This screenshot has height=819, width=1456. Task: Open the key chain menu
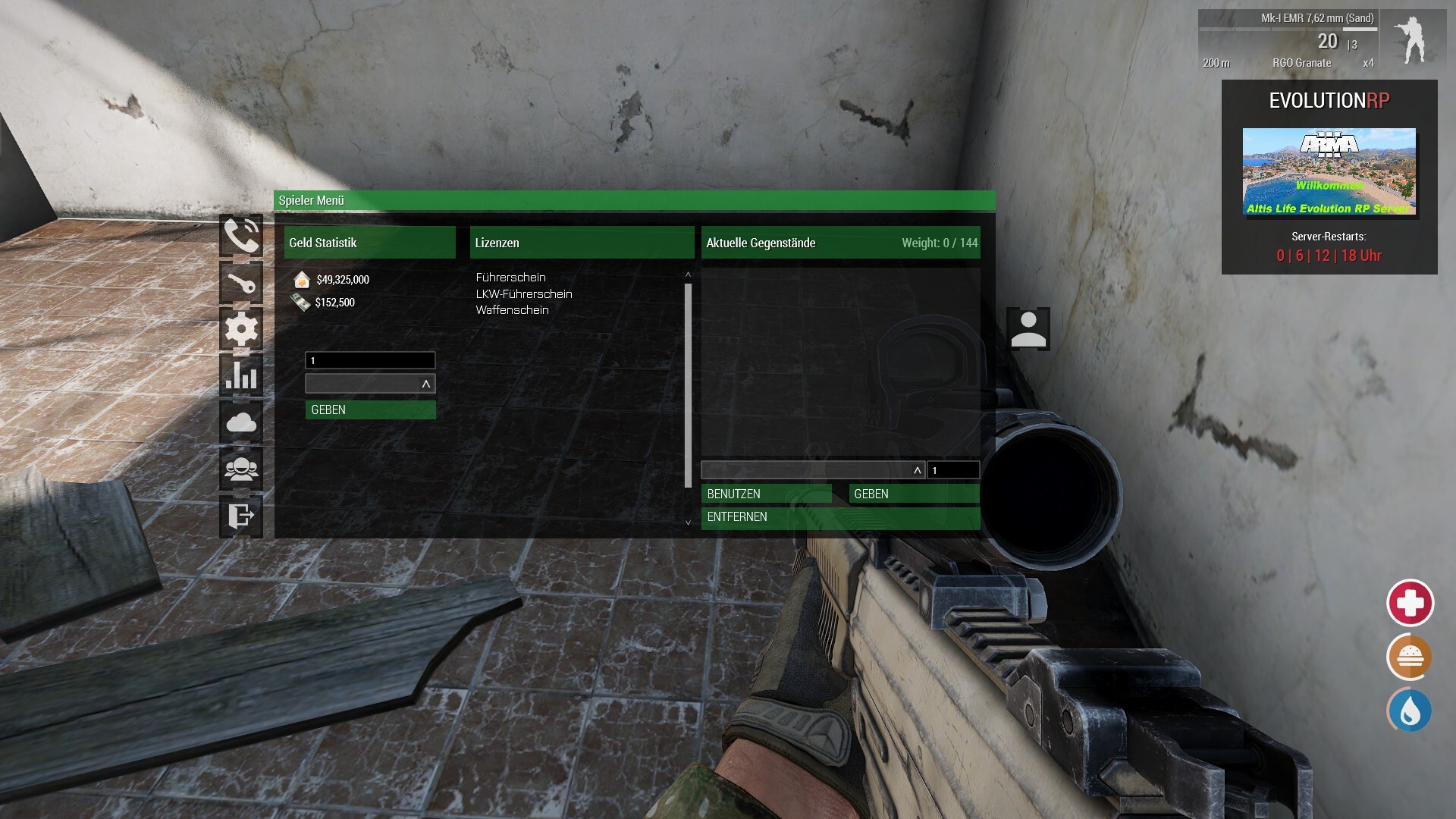pos(241,283)
